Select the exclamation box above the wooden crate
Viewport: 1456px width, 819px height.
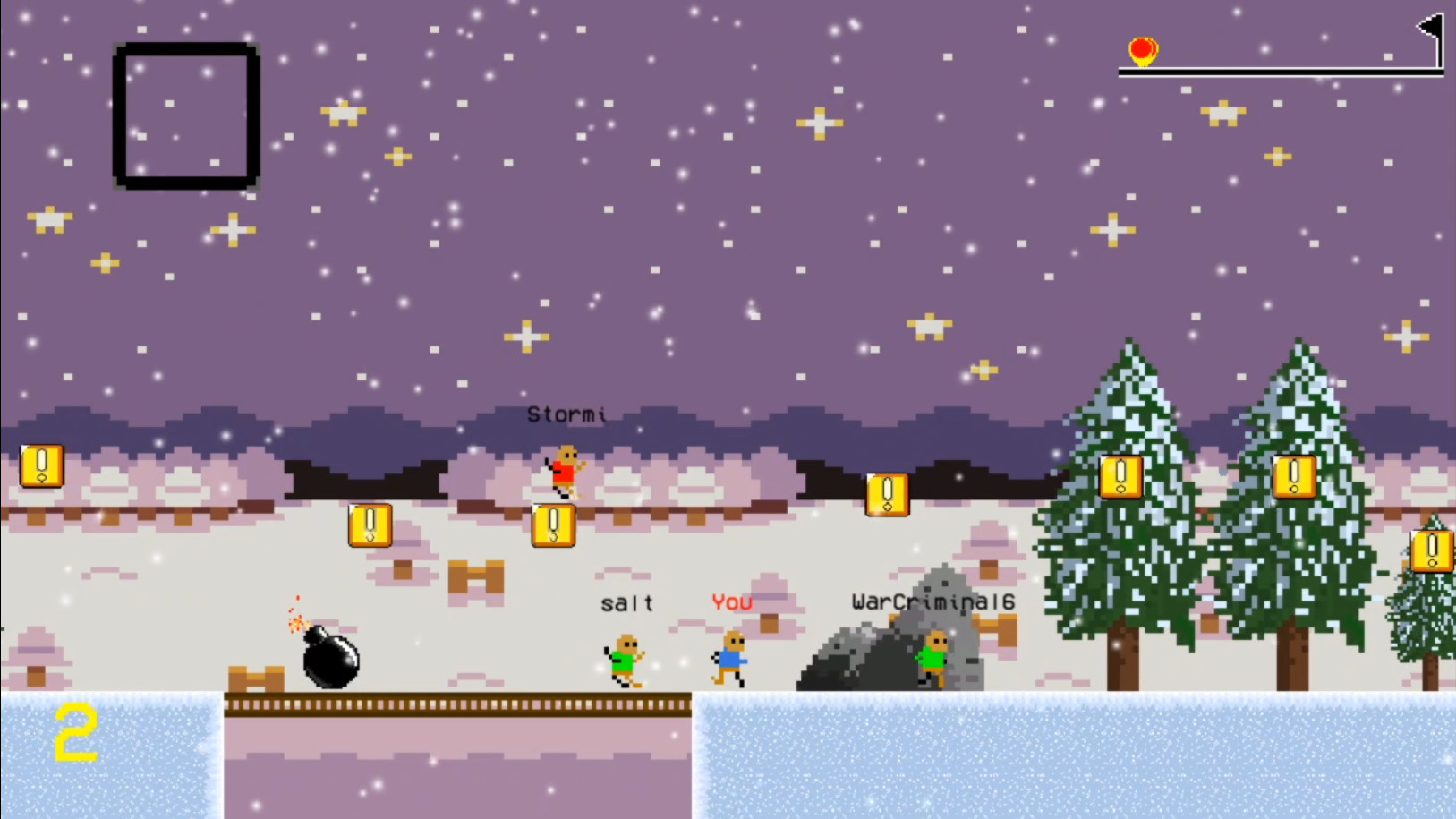pyautogui.click(x=368, y=525)
